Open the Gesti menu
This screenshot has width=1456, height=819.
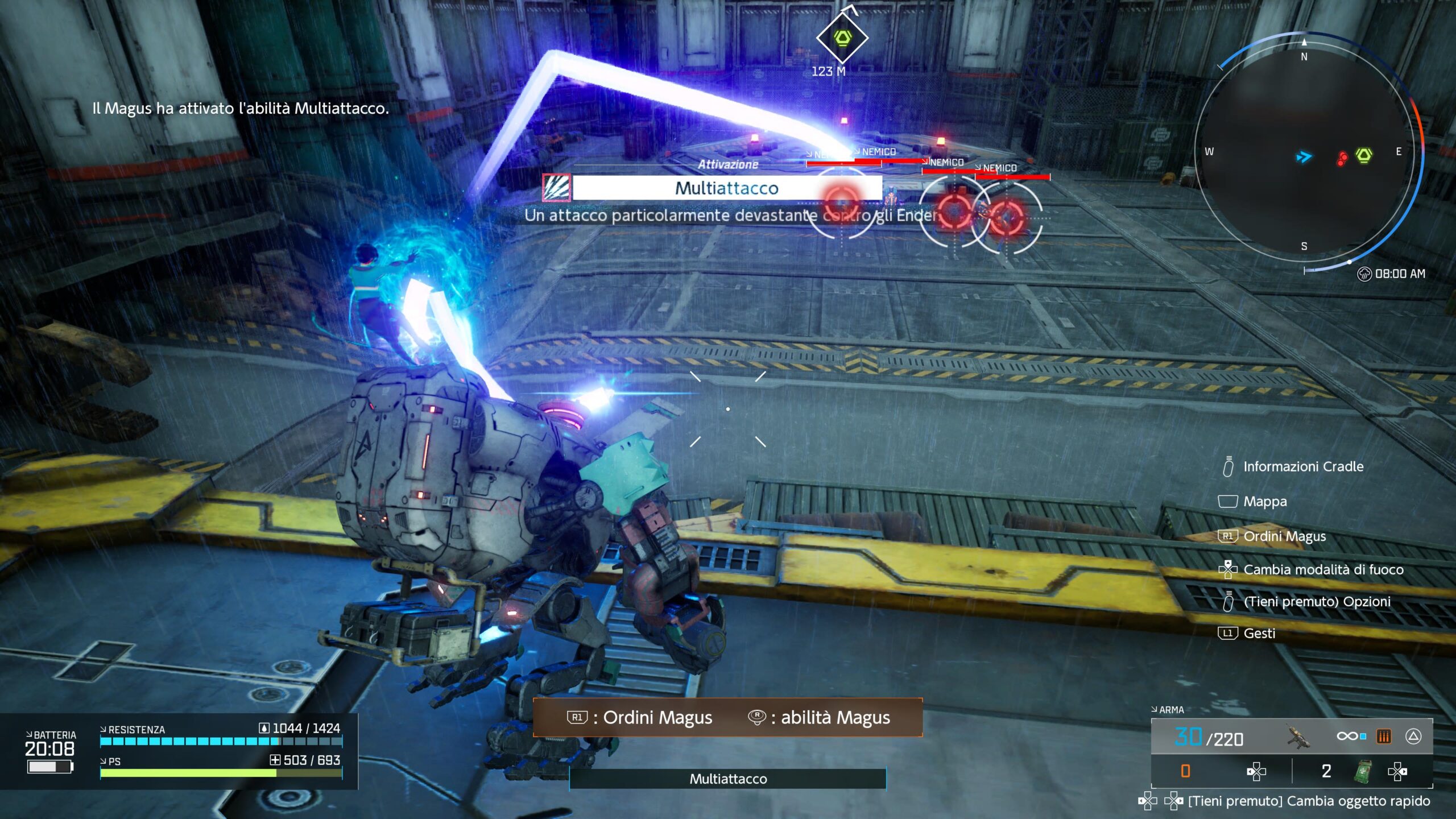(1259, 634)
